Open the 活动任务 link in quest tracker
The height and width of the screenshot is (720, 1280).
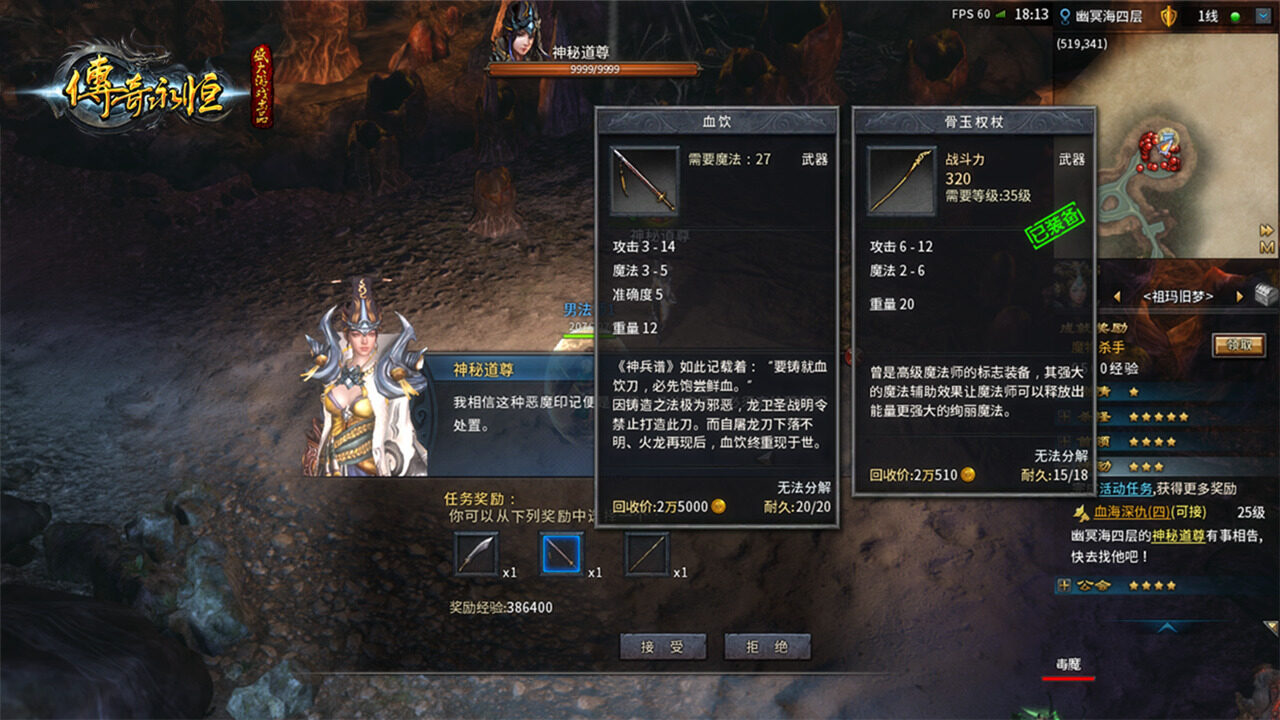coord(1126,489)
